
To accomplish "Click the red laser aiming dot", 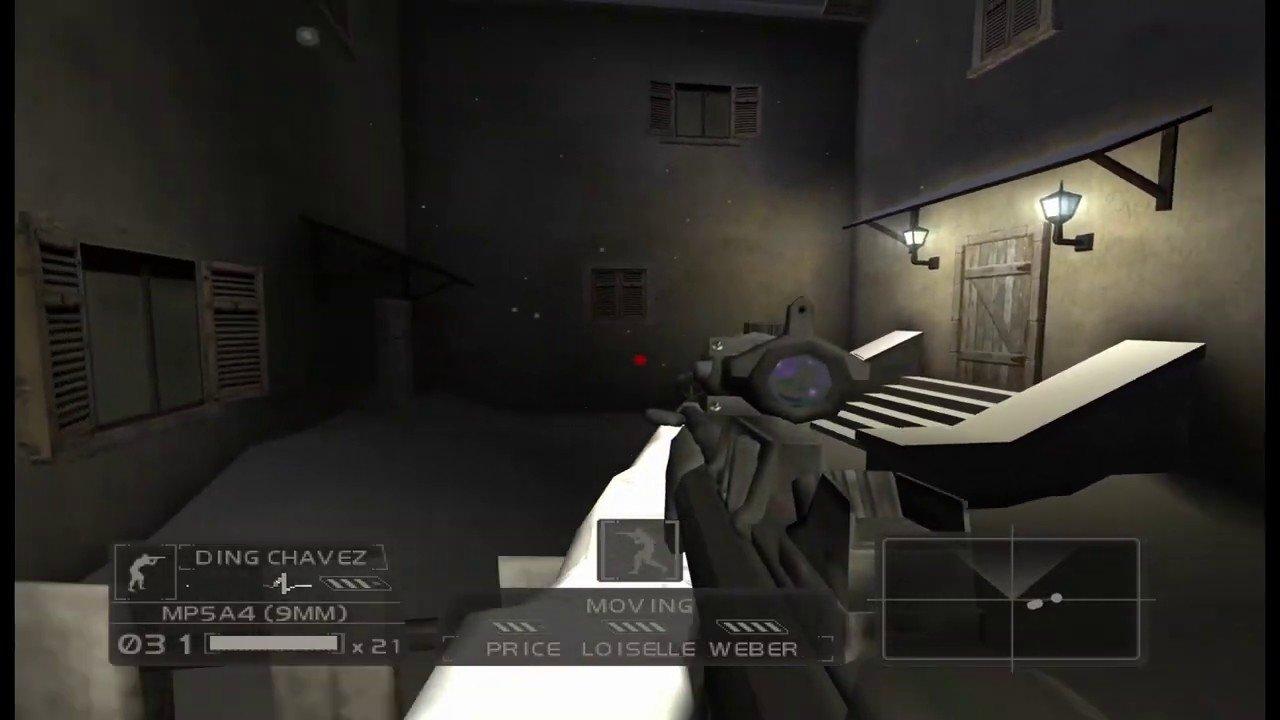I will (x=641, y=360).
